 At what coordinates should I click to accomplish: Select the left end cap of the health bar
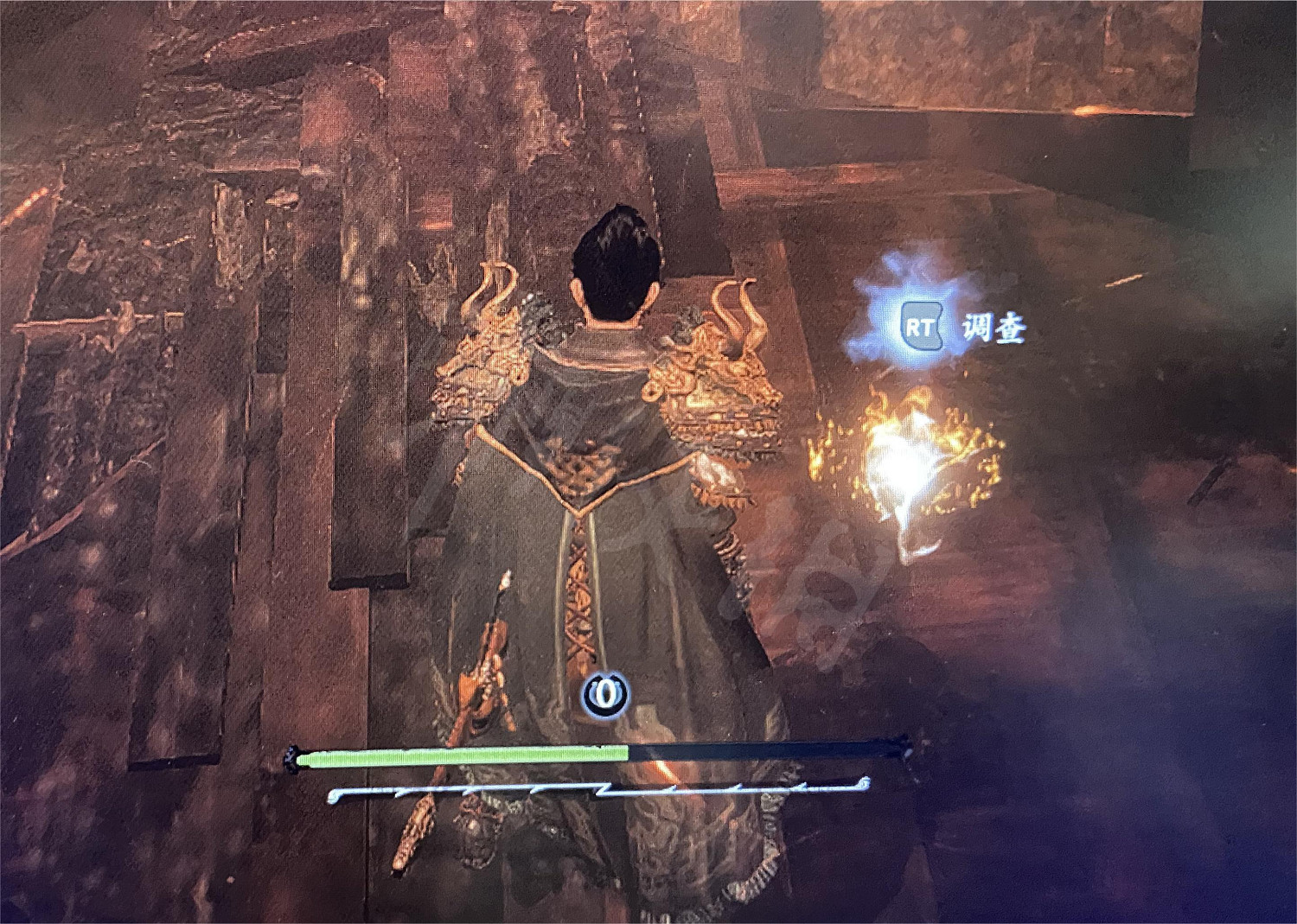pyautogui.click(x=294, y=759)
